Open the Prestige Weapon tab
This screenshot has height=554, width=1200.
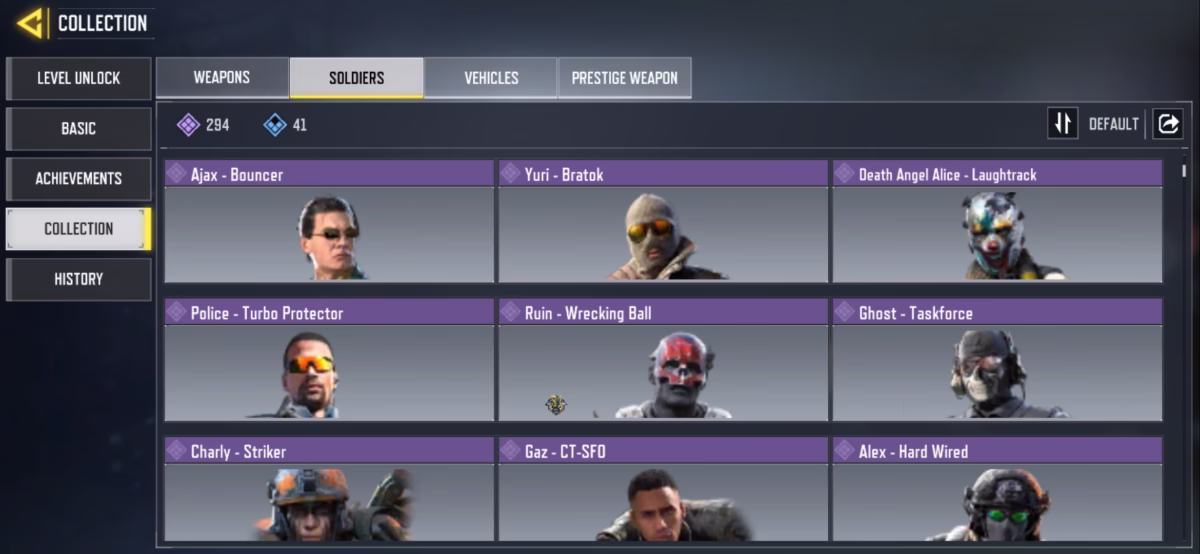click(x=624, y=77)
